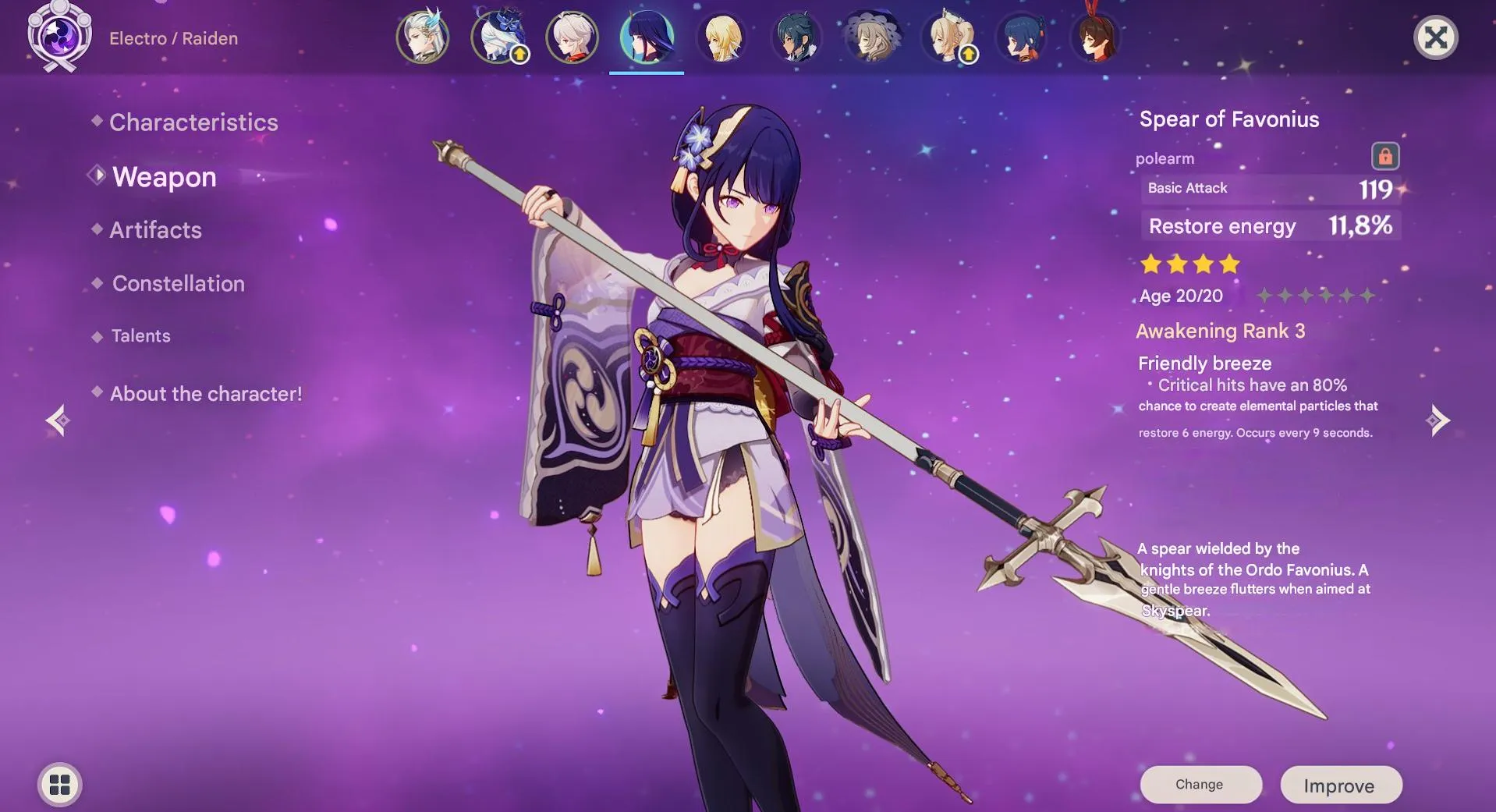Open the Characteristics section
The image size is (1496, 812).
[193, 122]
